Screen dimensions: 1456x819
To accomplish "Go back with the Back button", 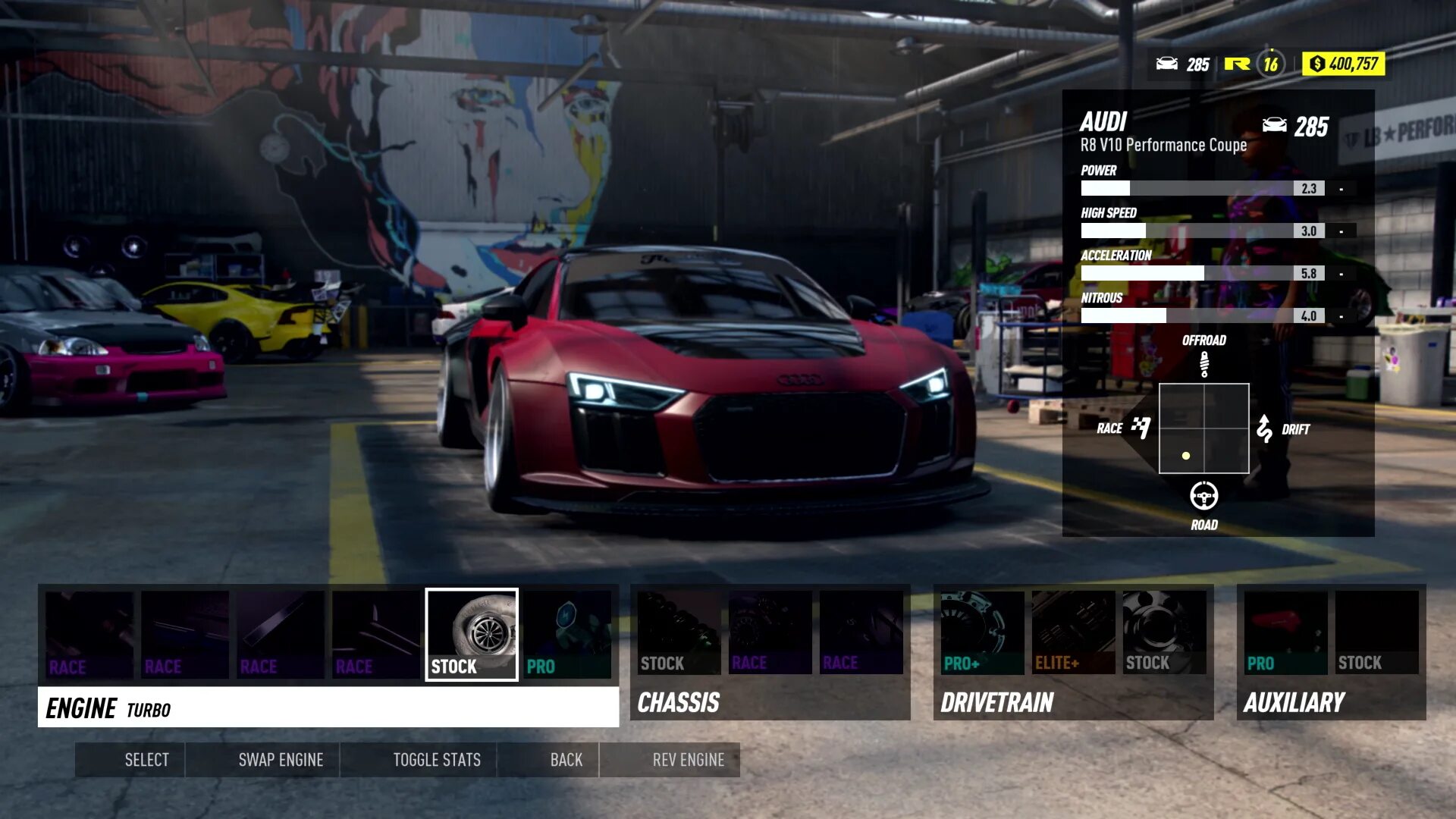I will (566, 760).
